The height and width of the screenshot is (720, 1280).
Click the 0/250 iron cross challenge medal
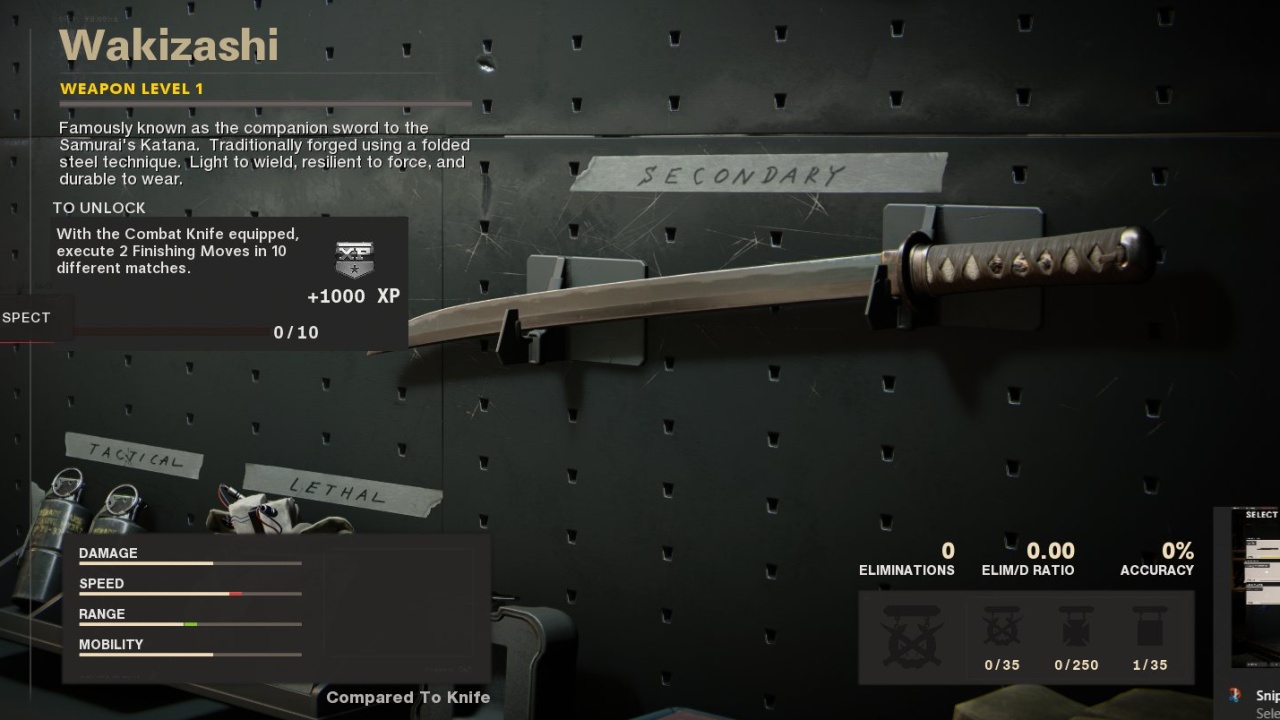(1076, 625)
